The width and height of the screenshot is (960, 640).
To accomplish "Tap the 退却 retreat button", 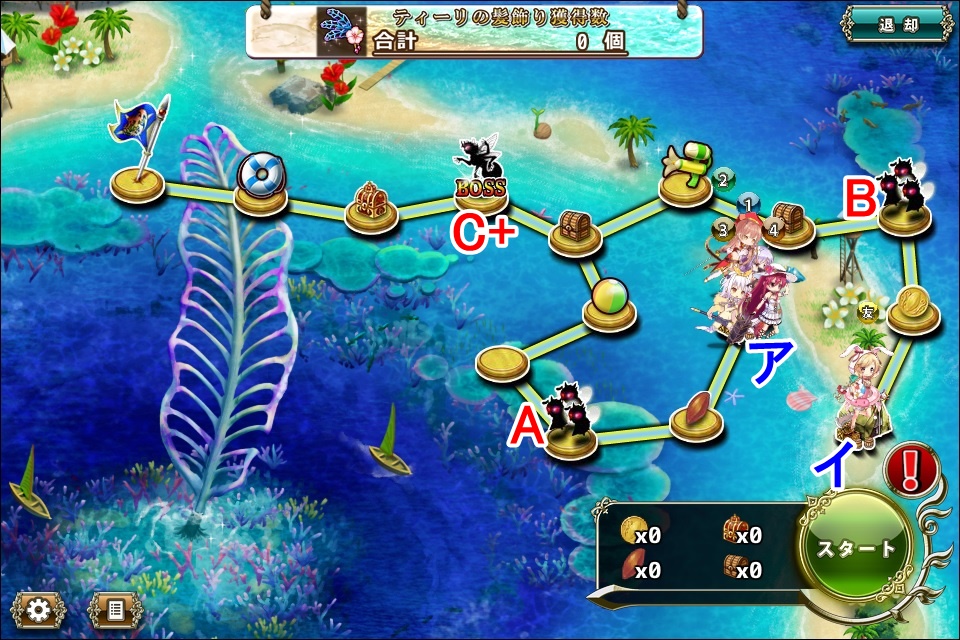I will click(x=895, y=24).
